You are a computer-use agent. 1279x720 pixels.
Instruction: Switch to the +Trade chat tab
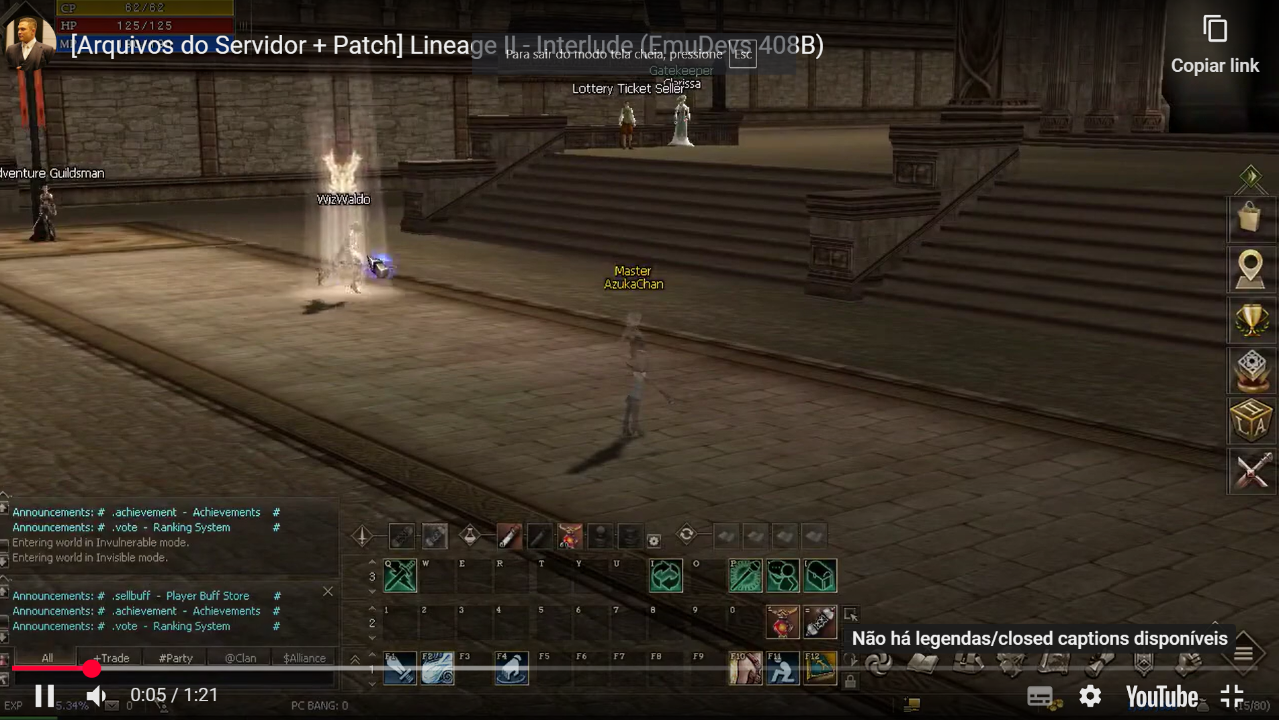(x=111, y=658)
